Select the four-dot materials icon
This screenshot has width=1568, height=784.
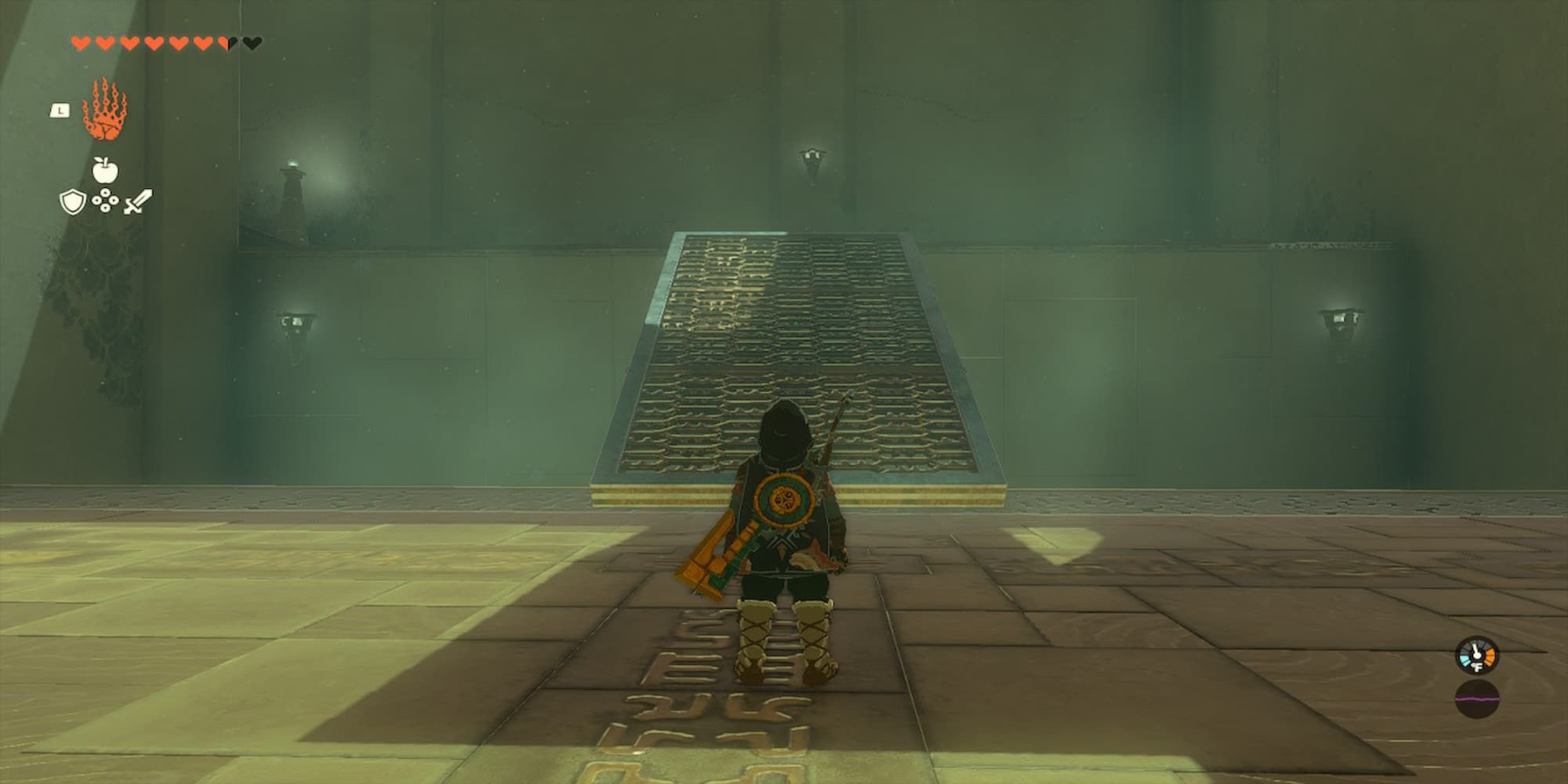105,202
